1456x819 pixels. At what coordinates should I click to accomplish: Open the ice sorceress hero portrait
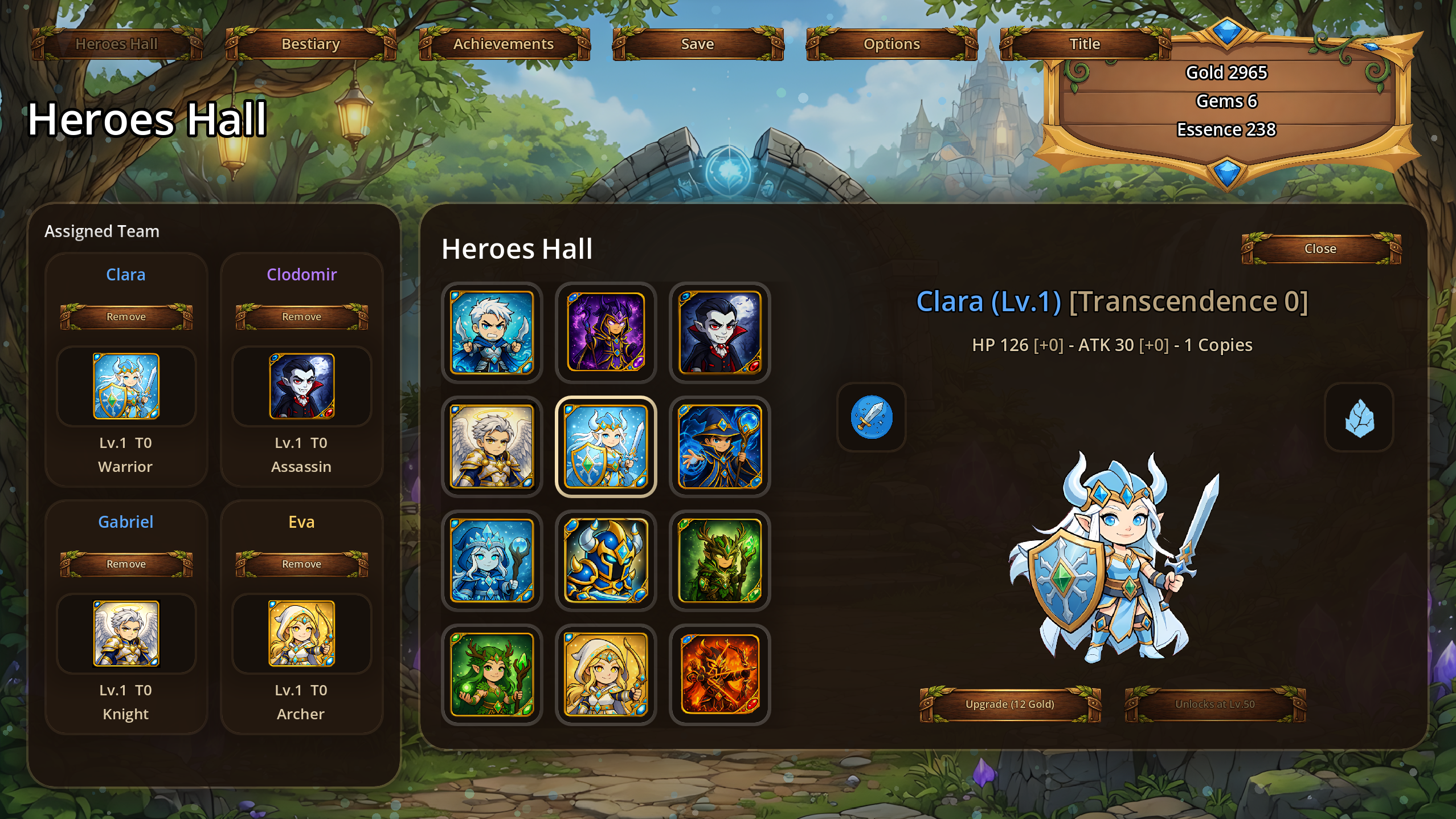pyautogui.click(x=492, y=560)
